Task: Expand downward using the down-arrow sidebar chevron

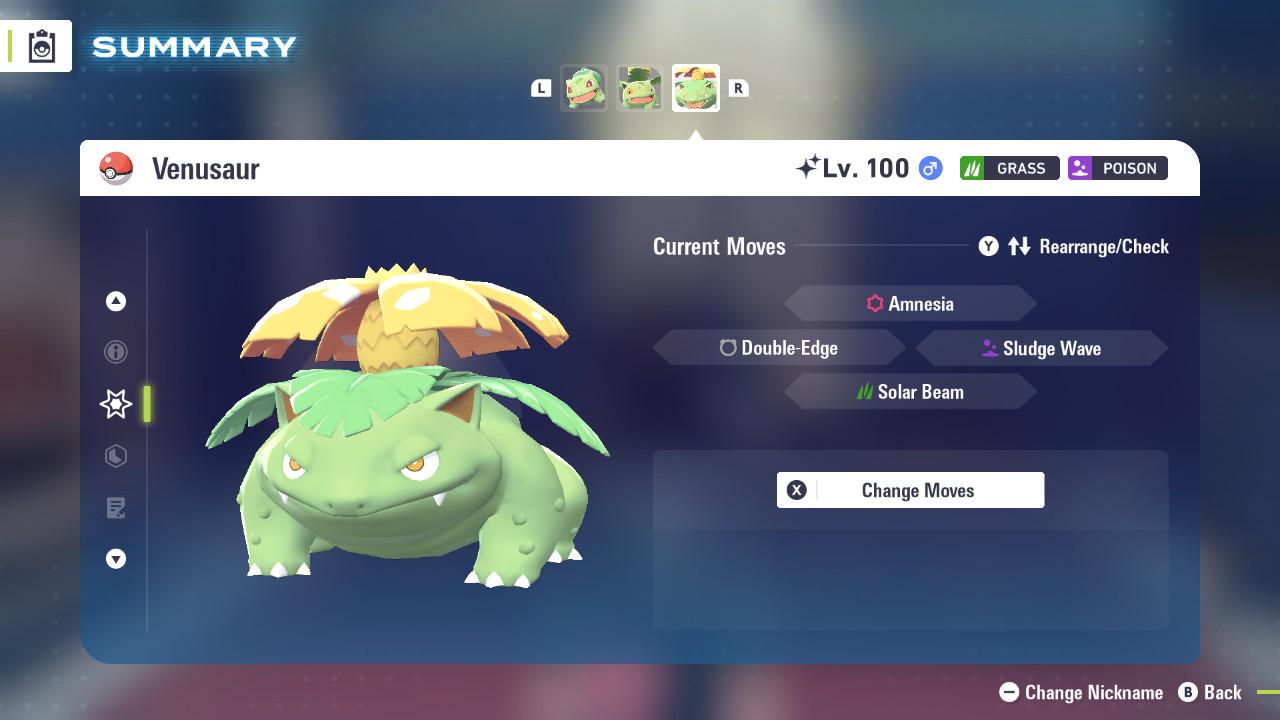Action: pyautogui.click(x=115, y=559)
